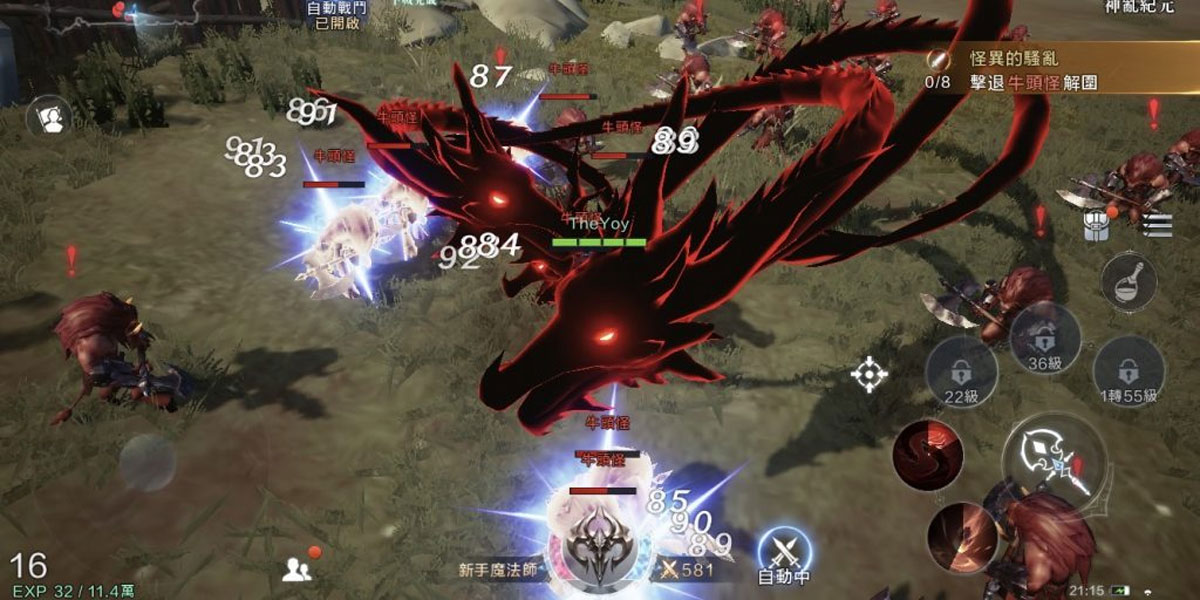Tap the locked skill slot marked 1轉55級

1128,371
